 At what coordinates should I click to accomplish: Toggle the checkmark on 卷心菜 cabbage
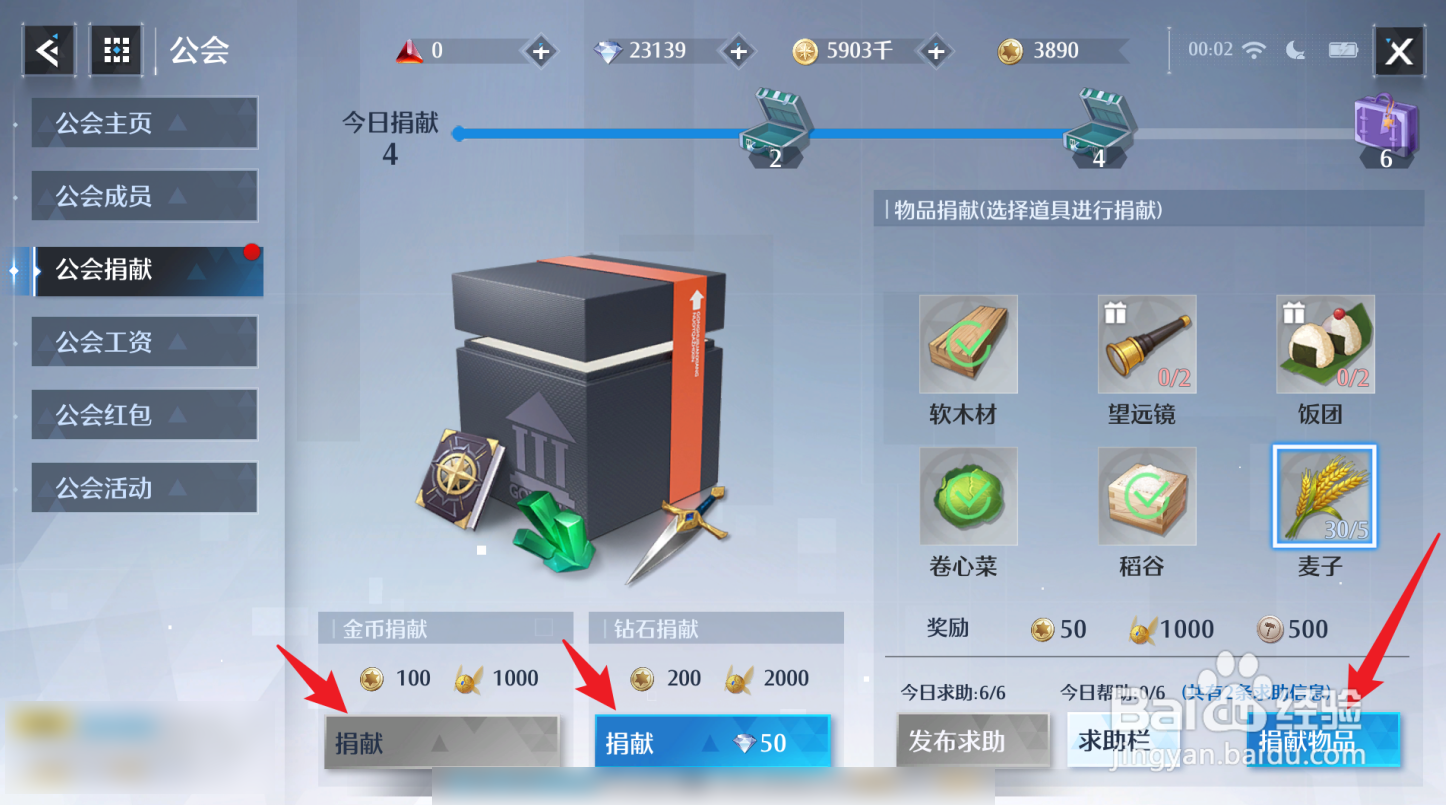tap(967, 495)
